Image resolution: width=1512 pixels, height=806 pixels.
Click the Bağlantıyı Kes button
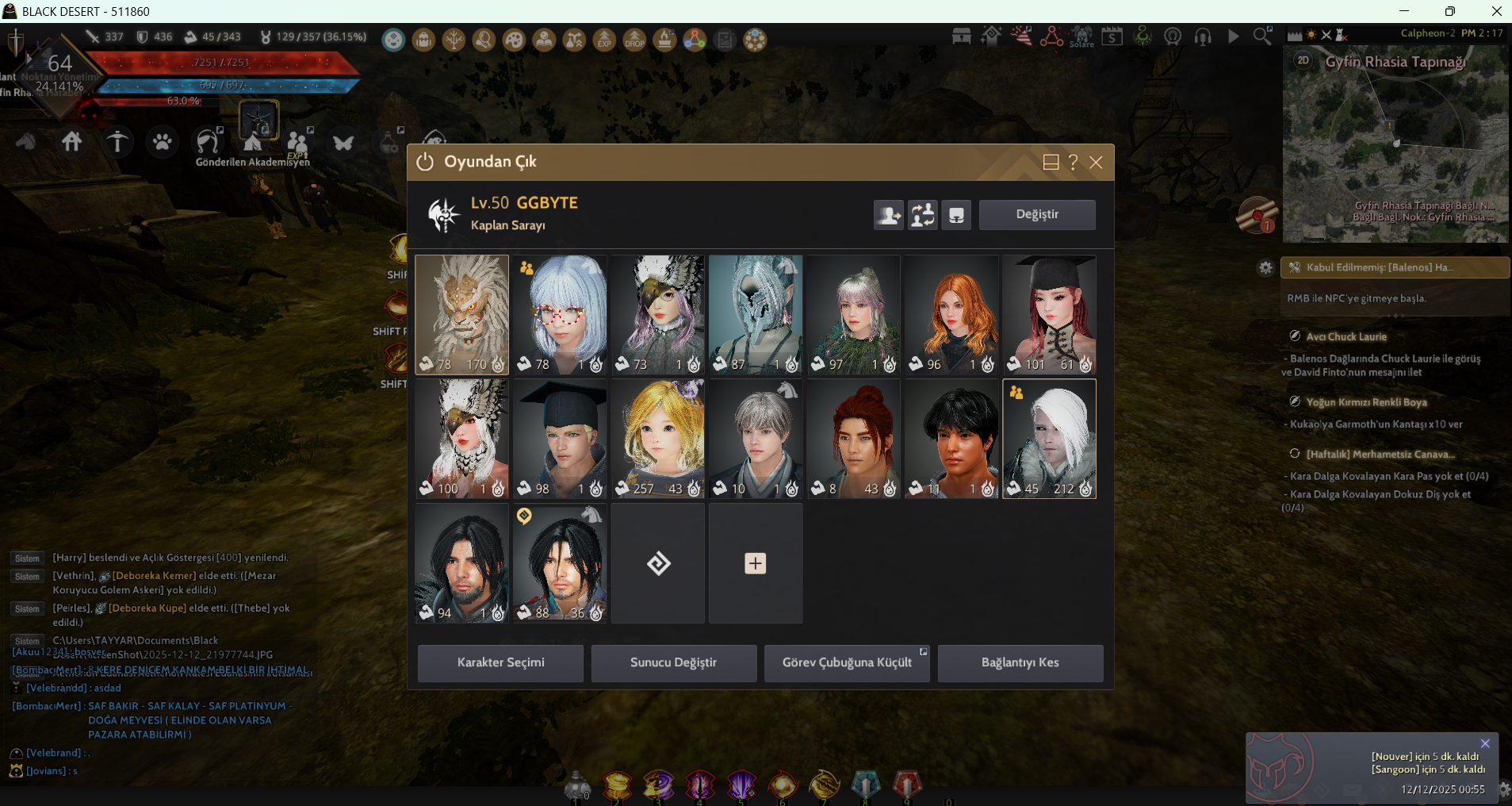coord(1020,662)
